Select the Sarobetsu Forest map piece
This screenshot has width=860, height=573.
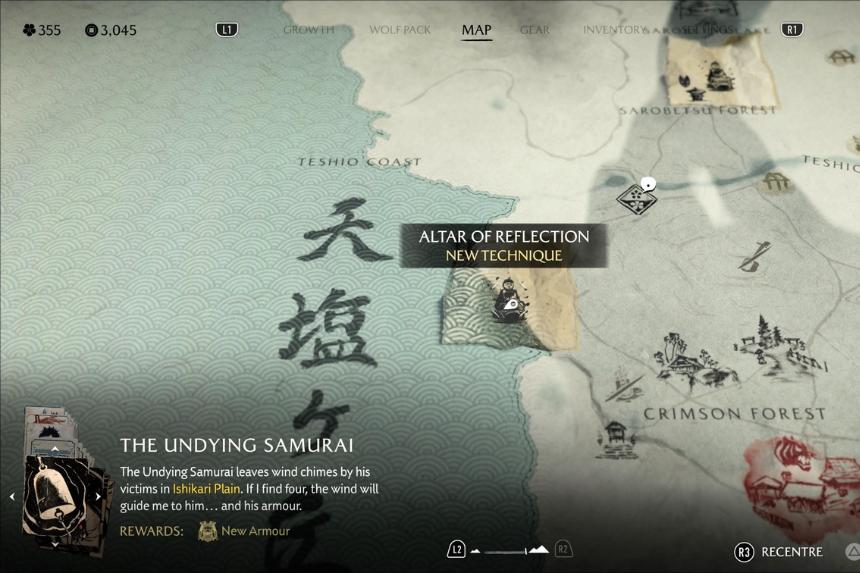click(712, 68)
